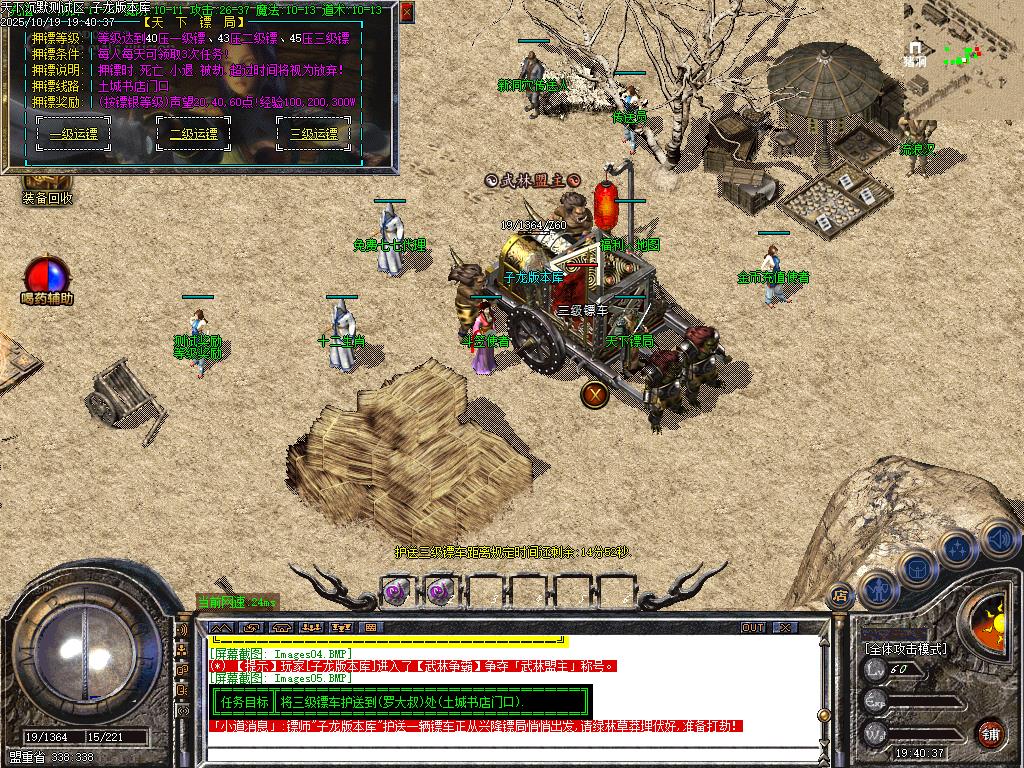Click the red 铺 stall button

[989, 733]
